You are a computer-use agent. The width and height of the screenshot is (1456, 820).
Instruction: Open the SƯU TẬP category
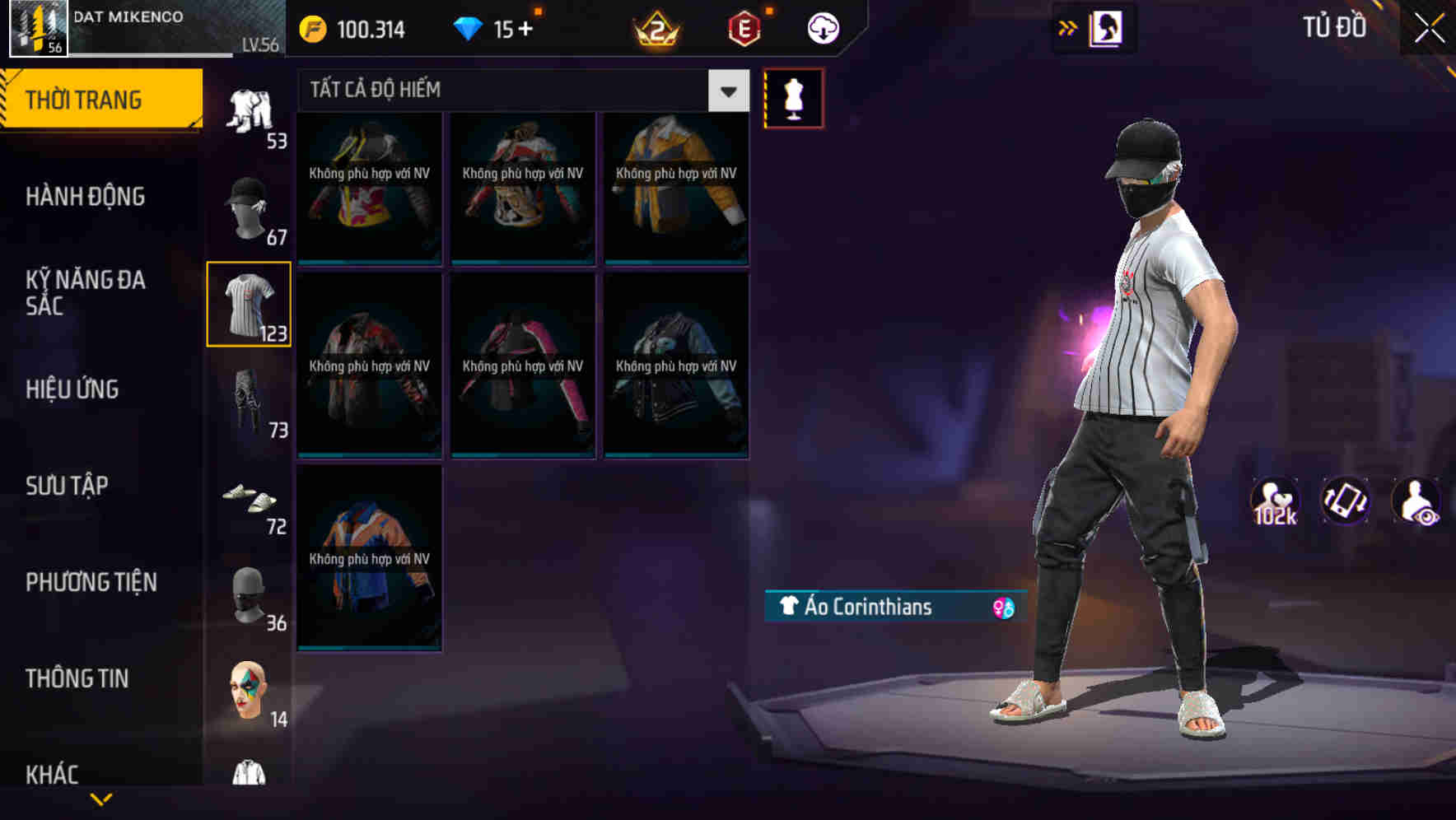[66, 486]
